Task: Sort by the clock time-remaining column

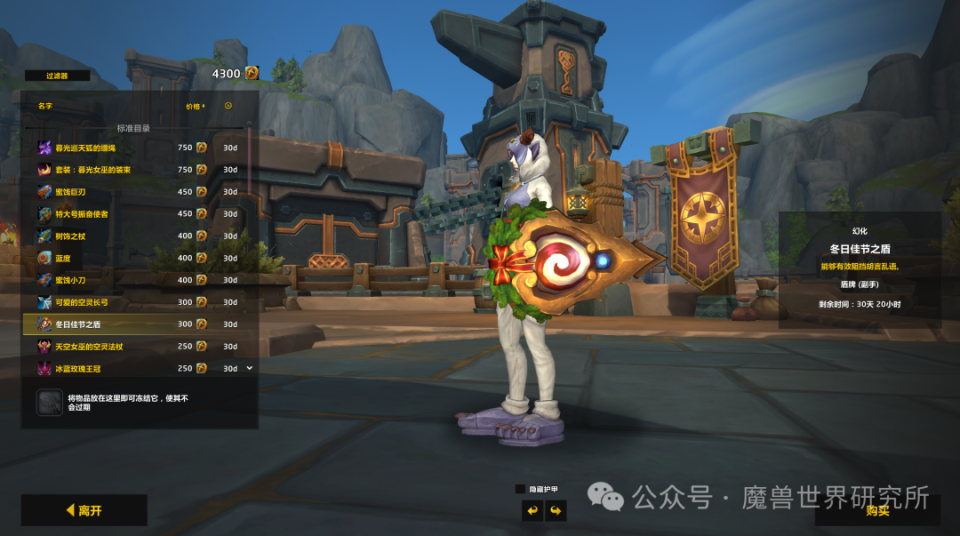Action: 228,105
